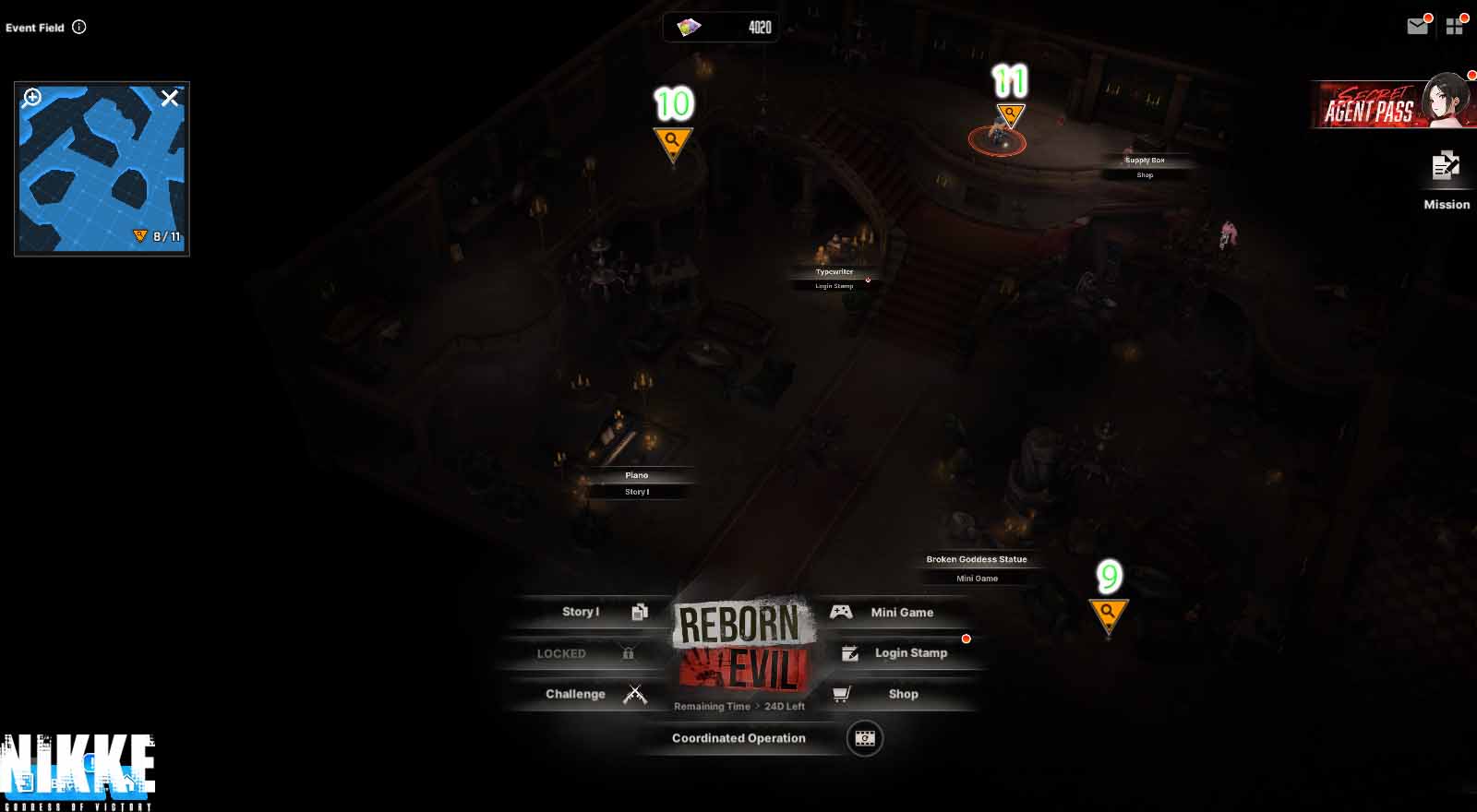Open Coordinated Operation
This screenshot has height=812, width=1477.
pyautogui.click(x=738, y=738)
